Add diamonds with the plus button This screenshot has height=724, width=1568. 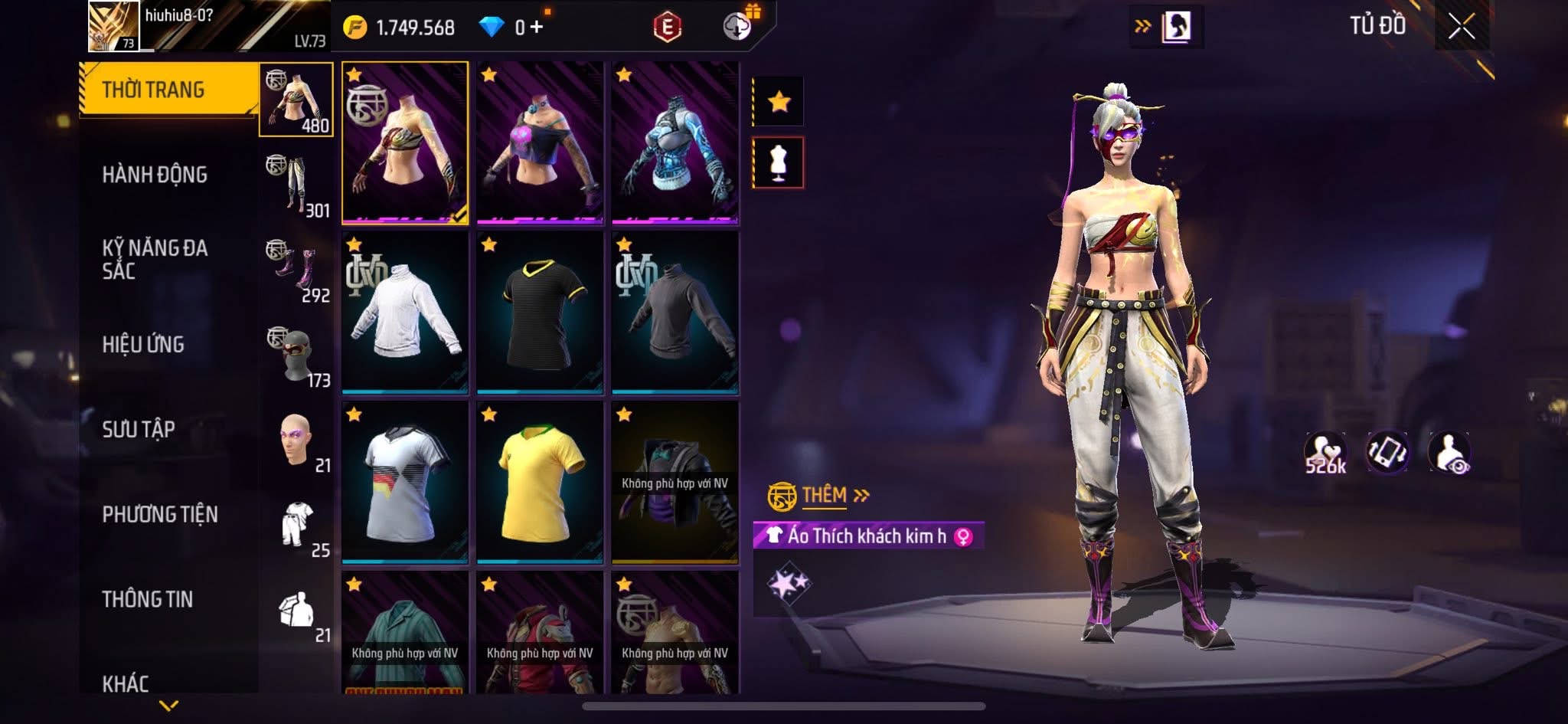[537, 28]
